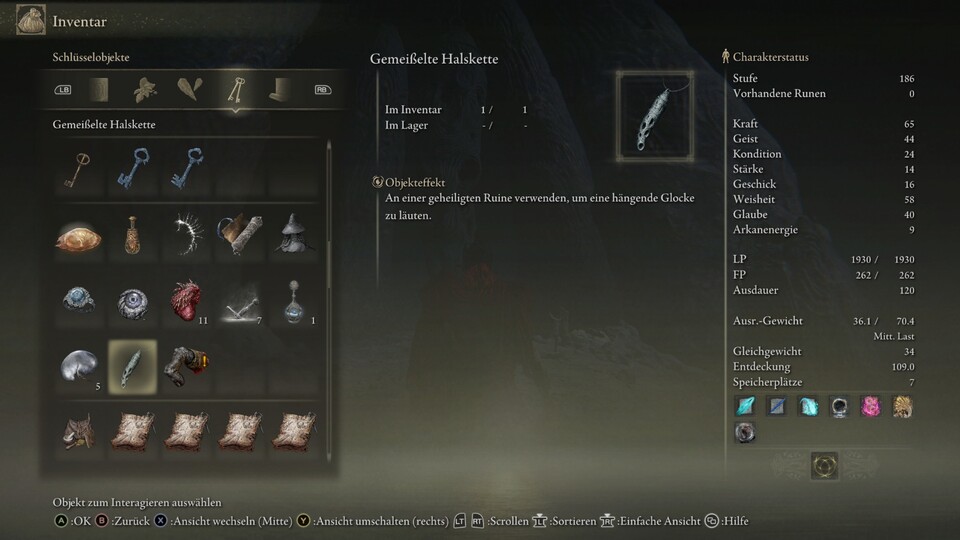Choose the rolled scroll with blue ribbon
960x540 pixels.
pyautogui.click(x=239, y=233)
